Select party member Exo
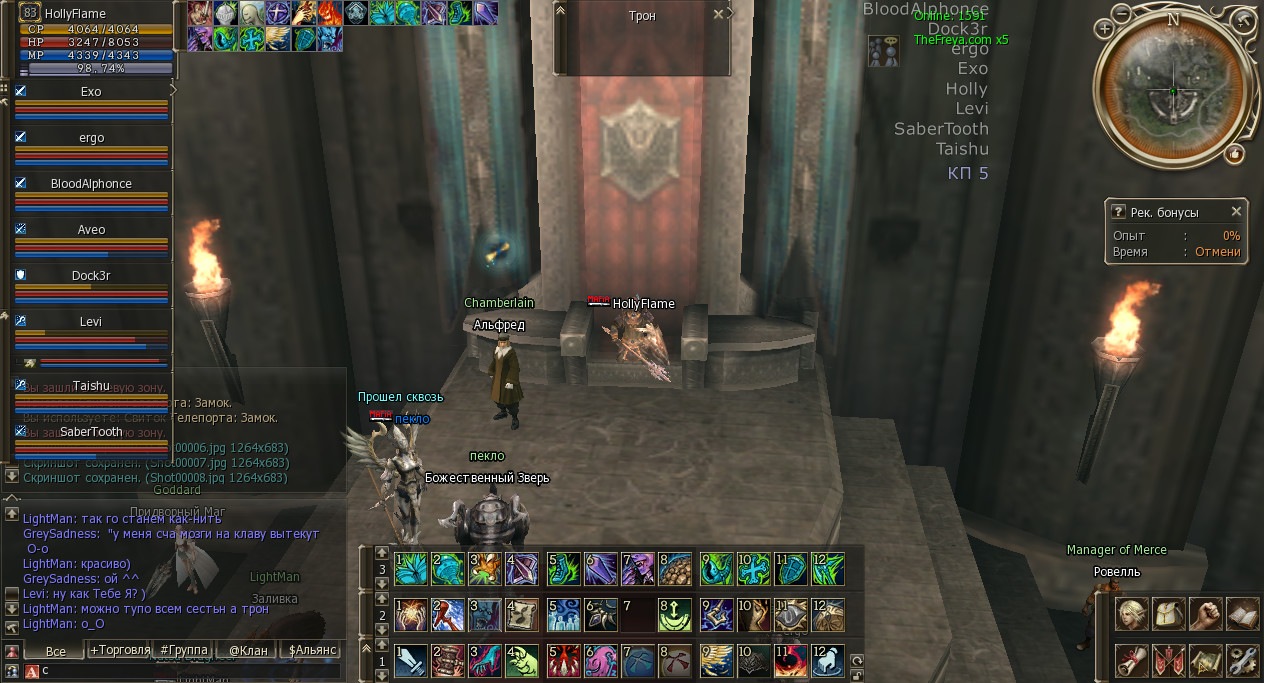Viewport: 1264px width, 683px height. tap(91, 92)
